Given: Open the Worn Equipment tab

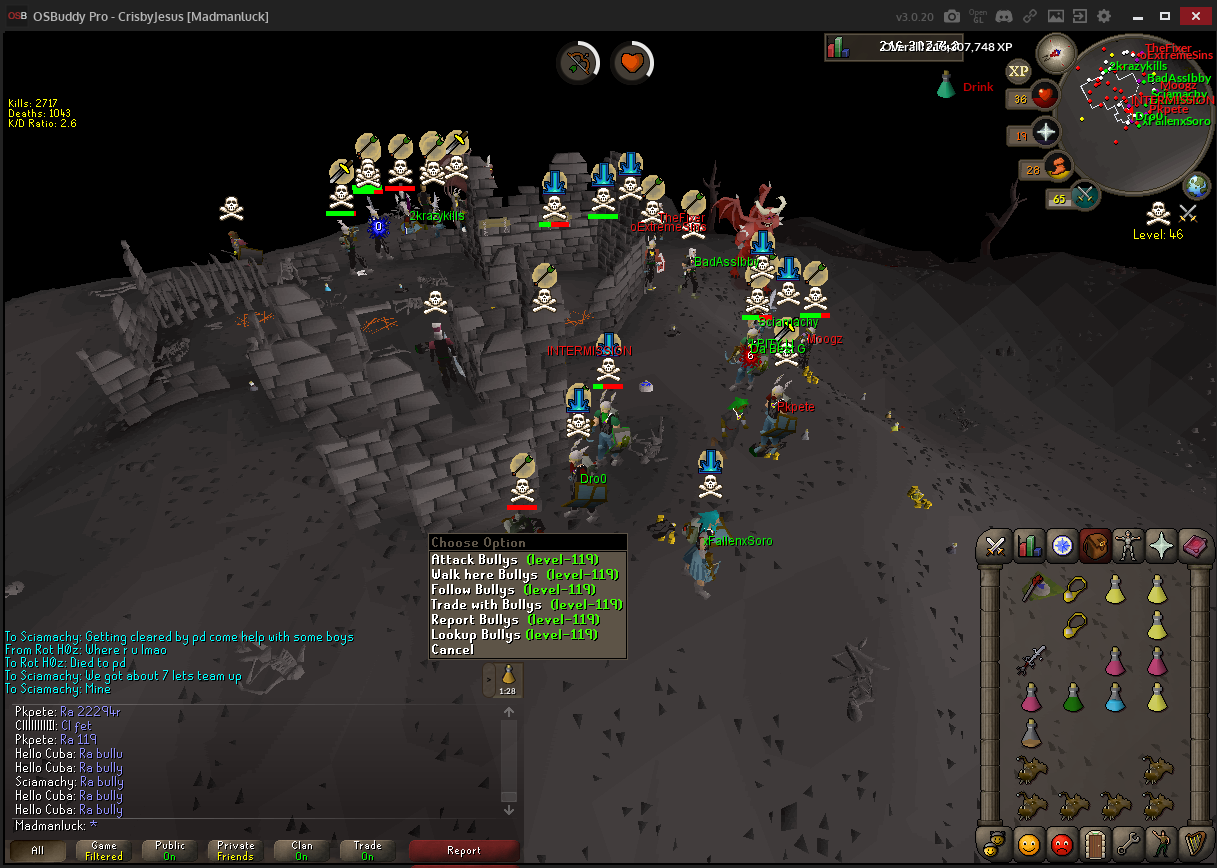Looking at the screenshot, I should pos(1129,545).
